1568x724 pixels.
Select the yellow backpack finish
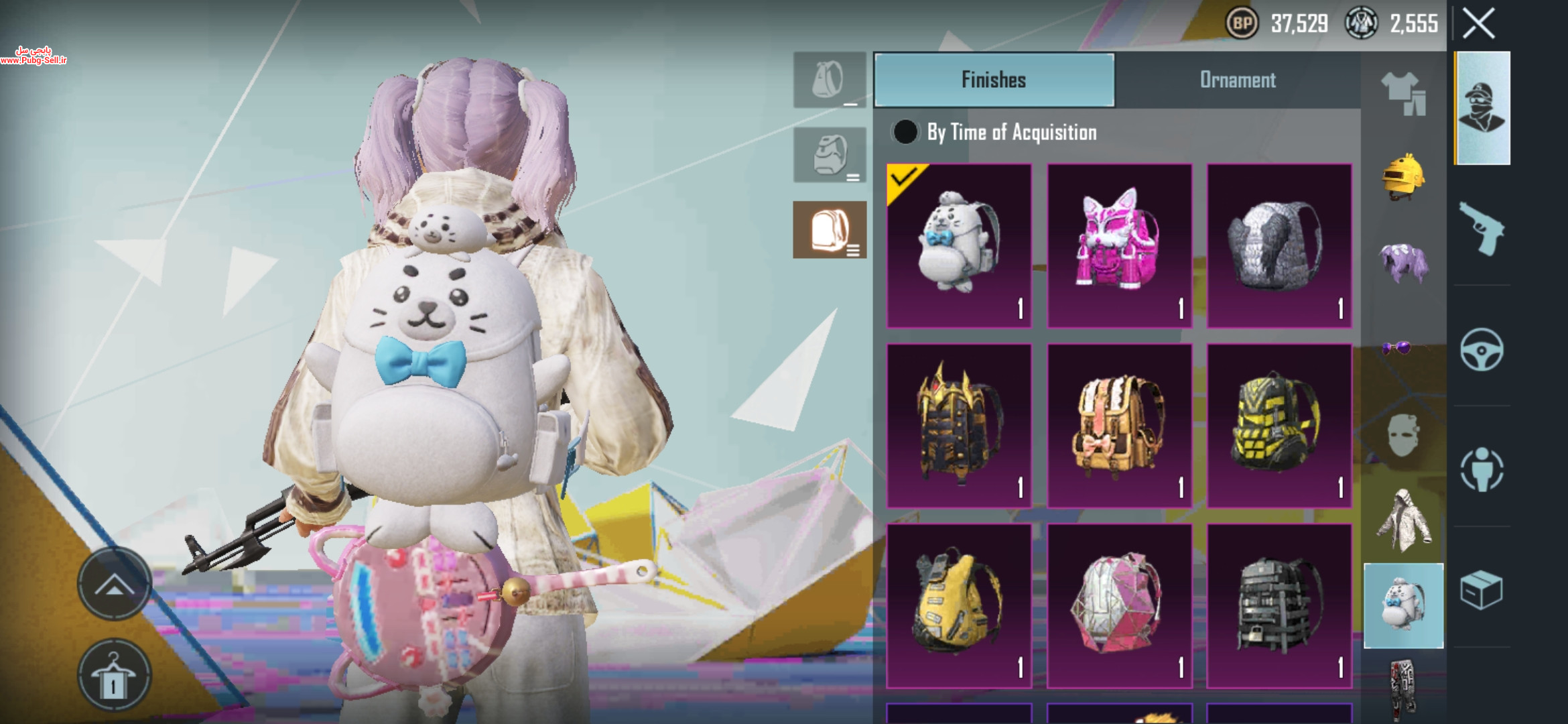coord(959,605)
